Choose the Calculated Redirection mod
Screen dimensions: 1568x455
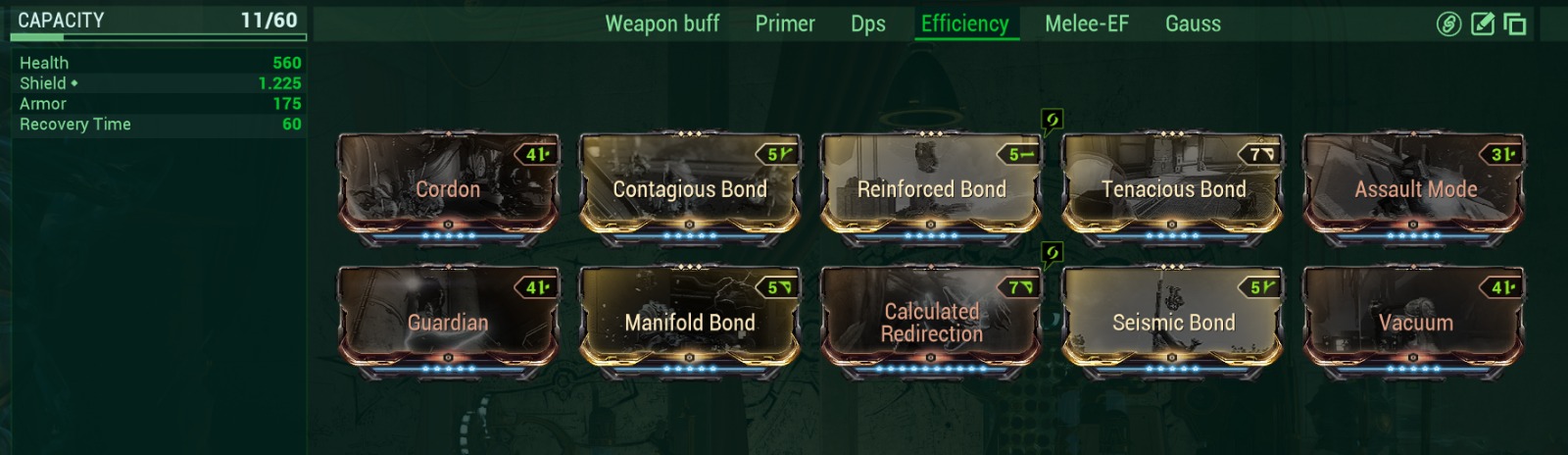click(x=932, y=322)
